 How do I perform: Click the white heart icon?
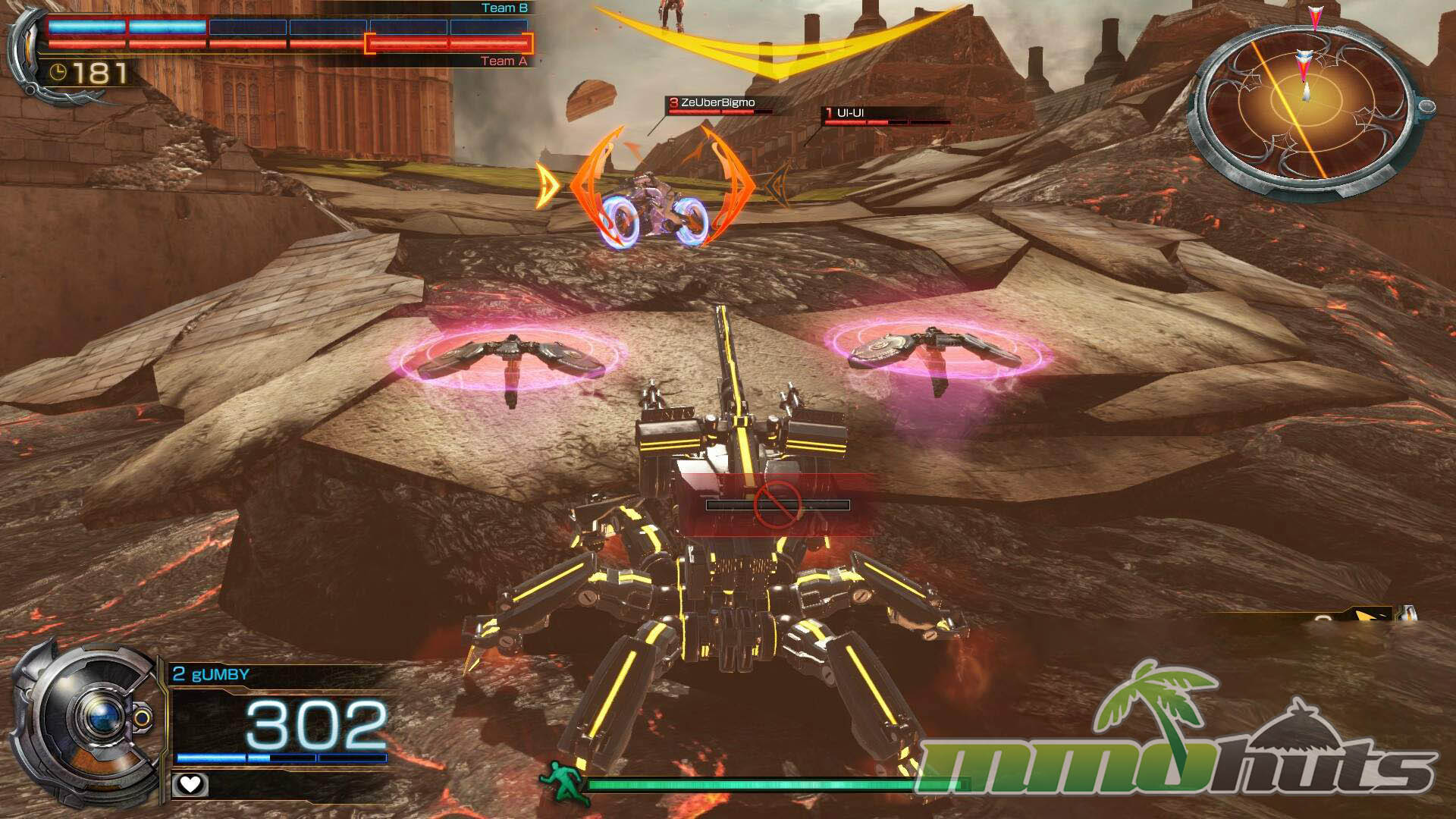point(189,784)
